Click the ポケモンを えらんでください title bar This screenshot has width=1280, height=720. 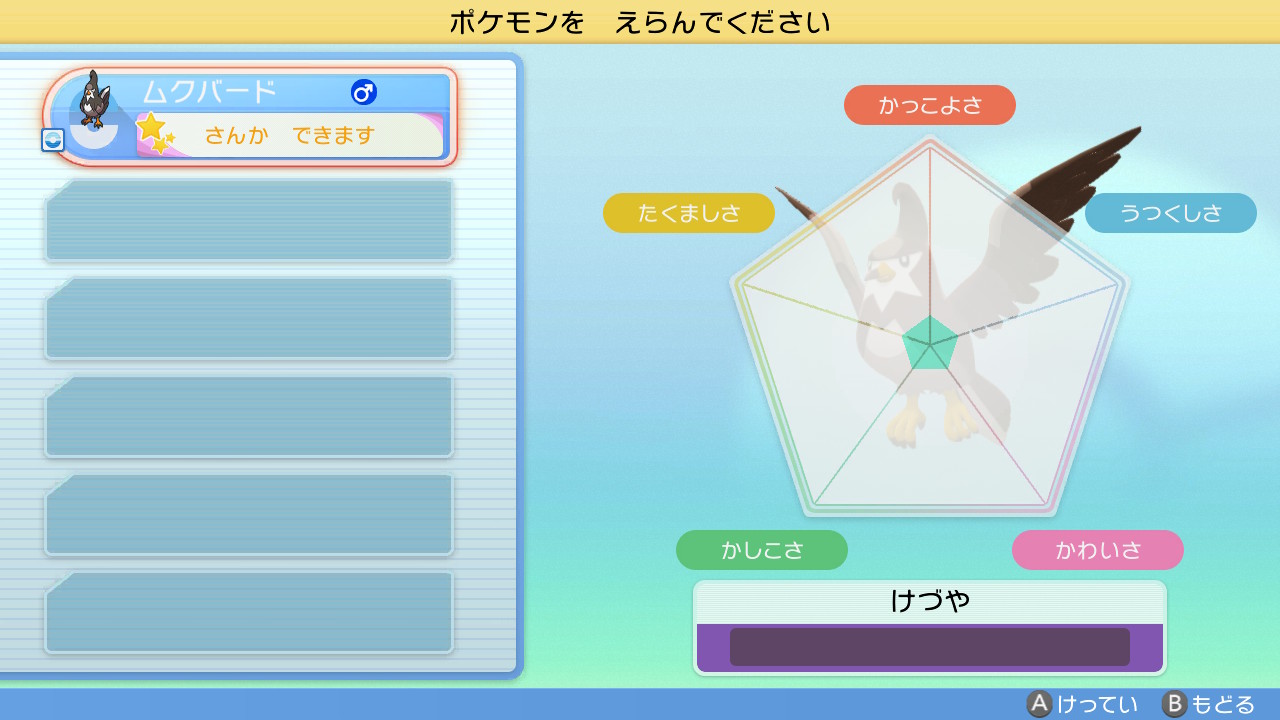[640, 22]
